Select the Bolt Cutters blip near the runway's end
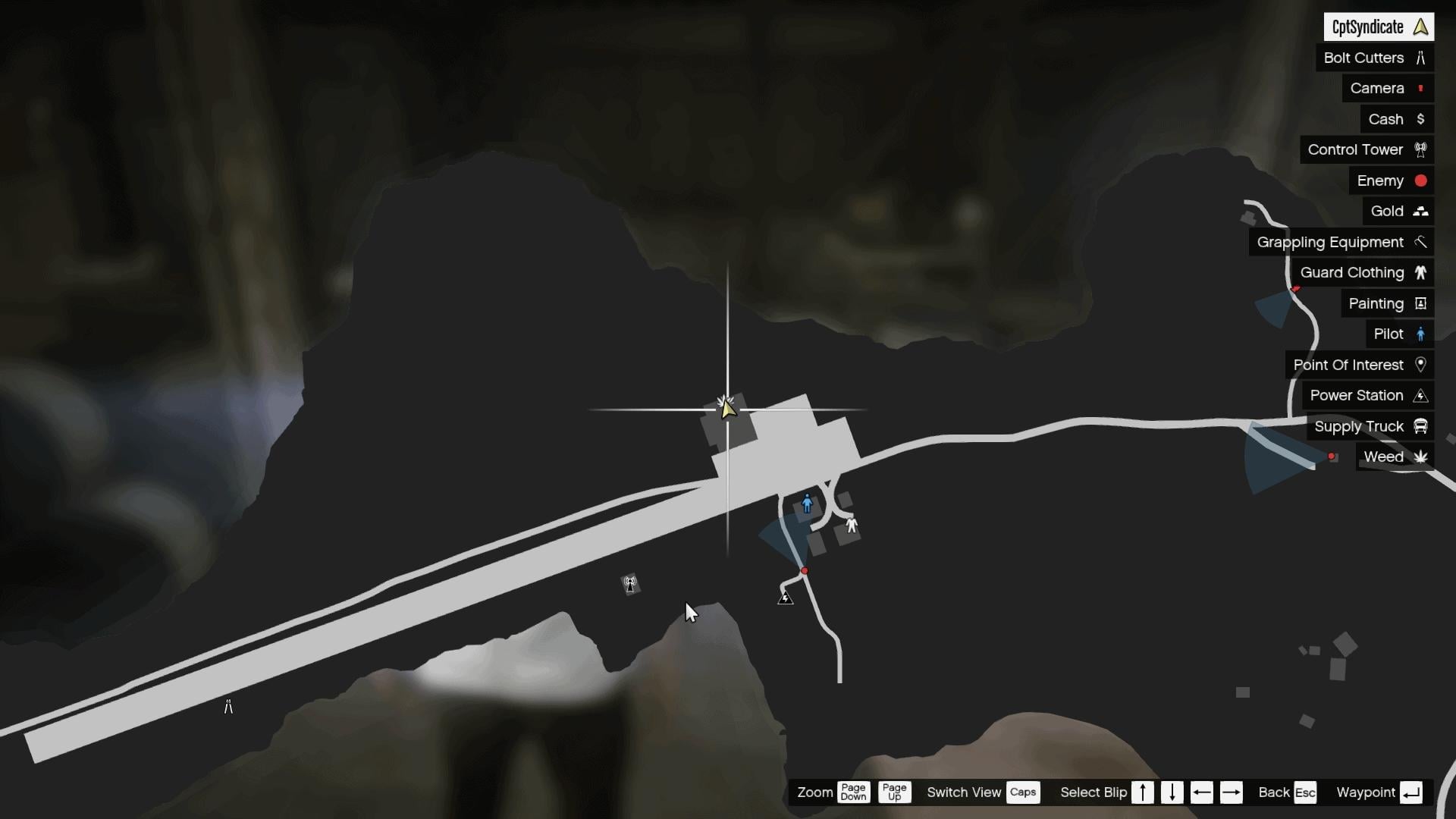The height and width of the screenshot is (819, 1456). pos(228,706)
